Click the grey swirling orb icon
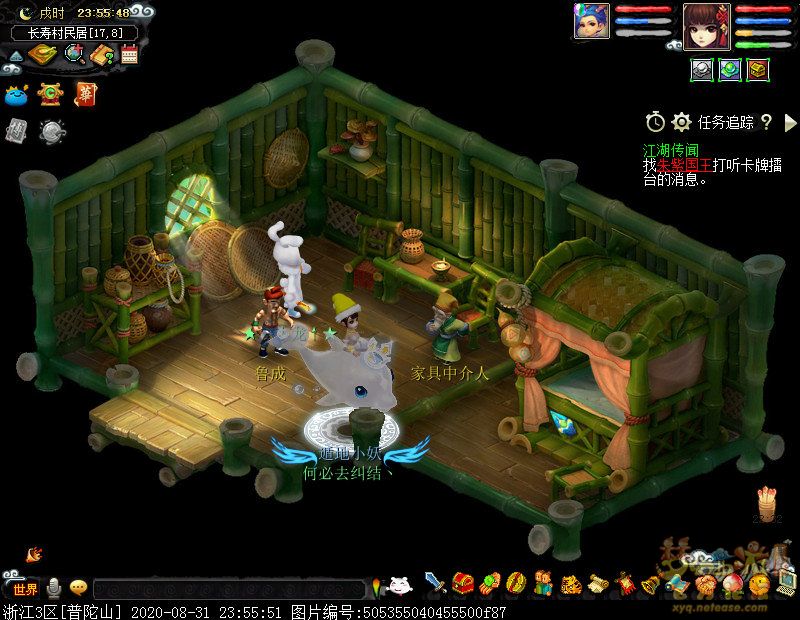The height and width of the screenshot is (620, 800). [52, 130]
